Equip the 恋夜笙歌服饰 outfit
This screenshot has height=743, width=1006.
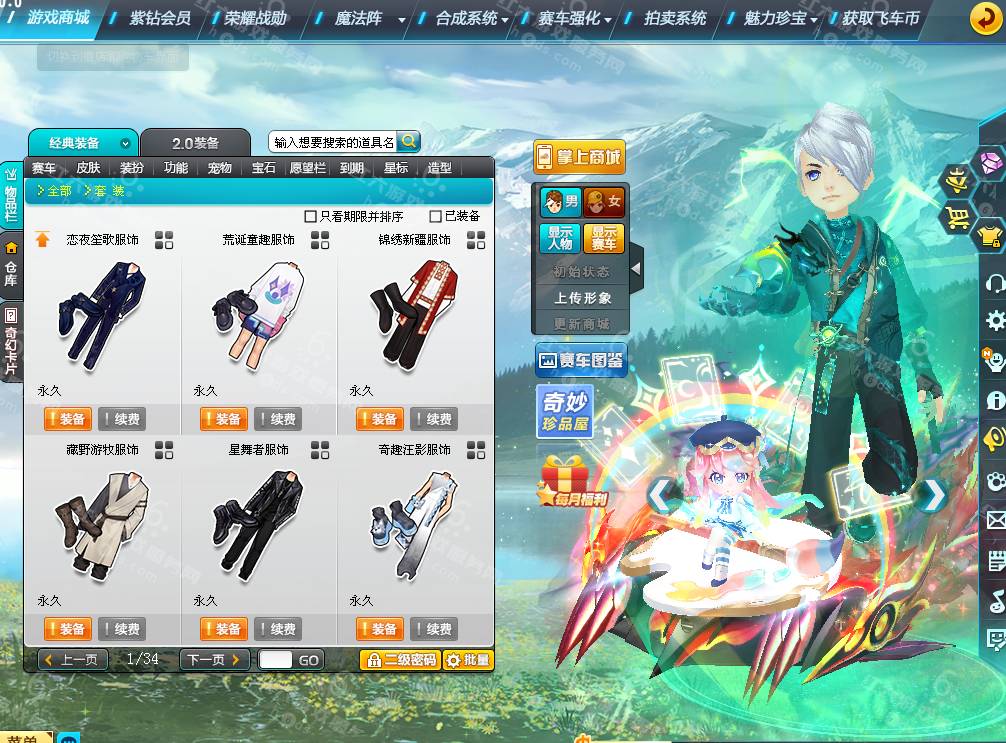click(67, 419)
